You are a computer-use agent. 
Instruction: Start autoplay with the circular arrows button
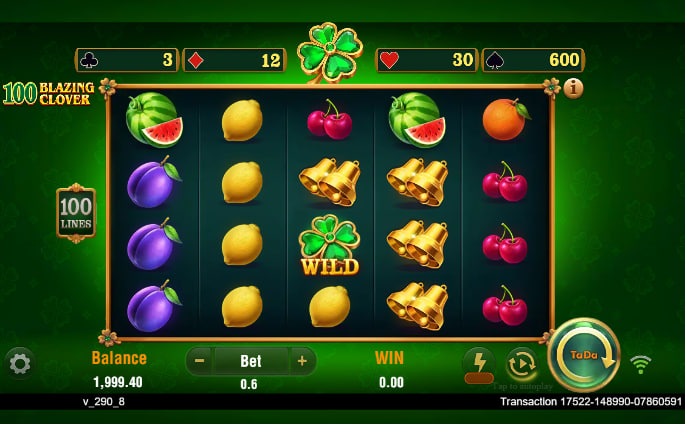[522, 363]
